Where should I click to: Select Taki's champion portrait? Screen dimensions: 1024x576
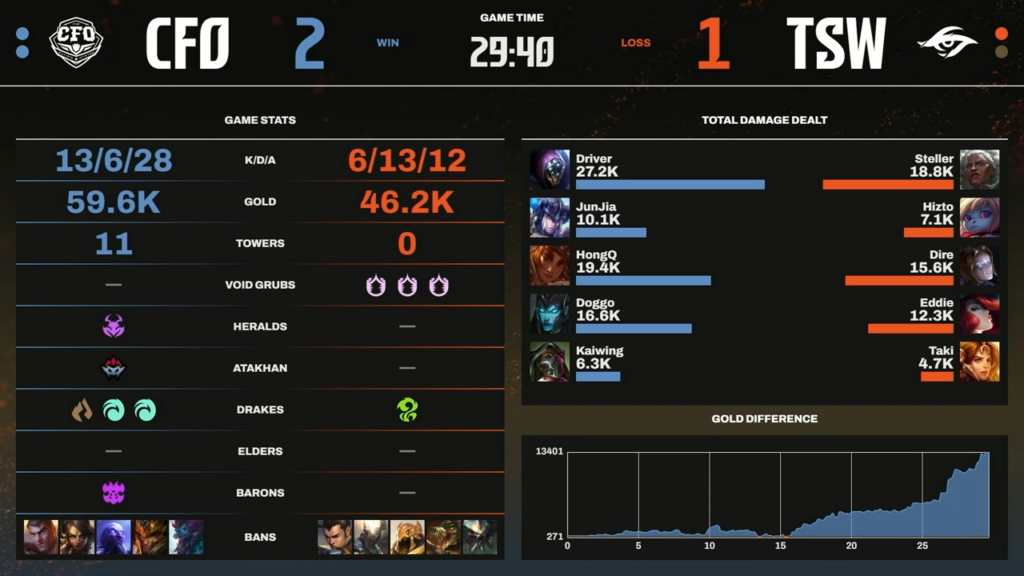click(979, 361)
